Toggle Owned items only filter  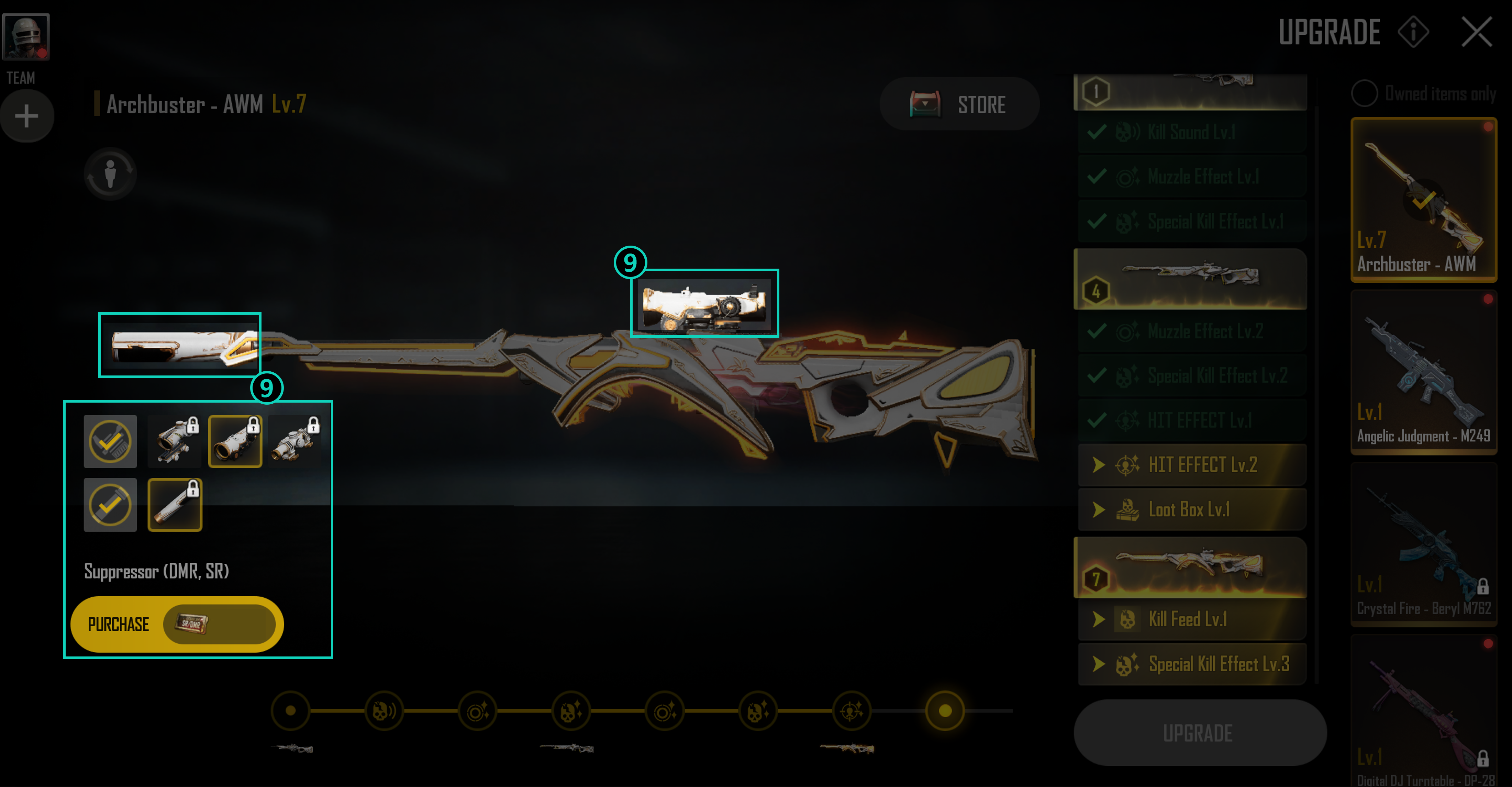[1365, 94]
